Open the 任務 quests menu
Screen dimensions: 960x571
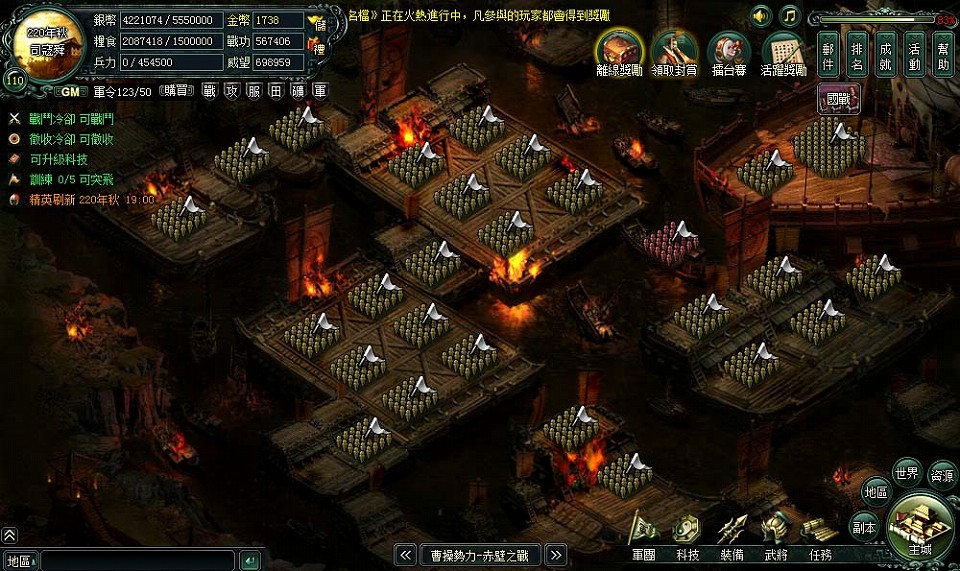pyautogui.click(x=820, y=533)
